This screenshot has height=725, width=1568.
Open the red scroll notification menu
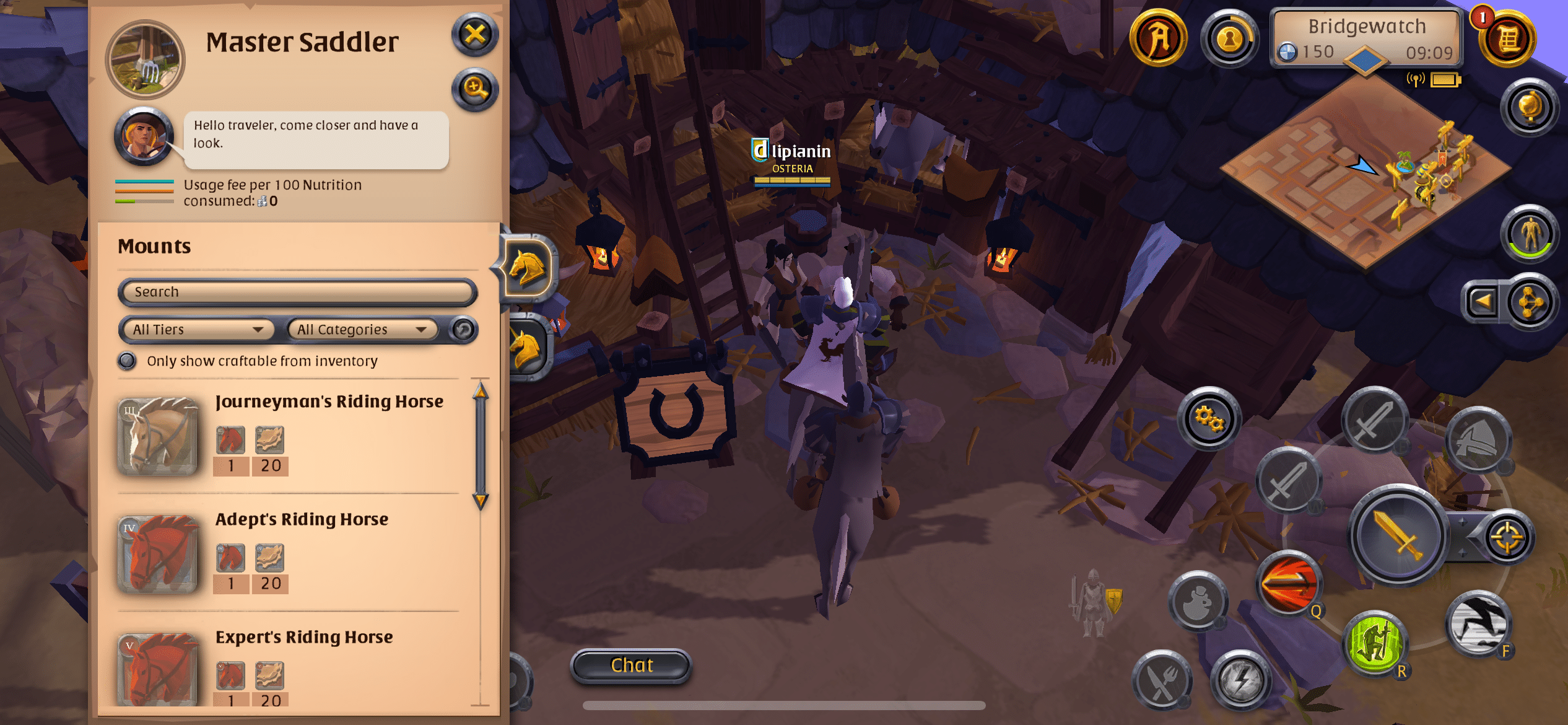click(x=1507, y=38)
